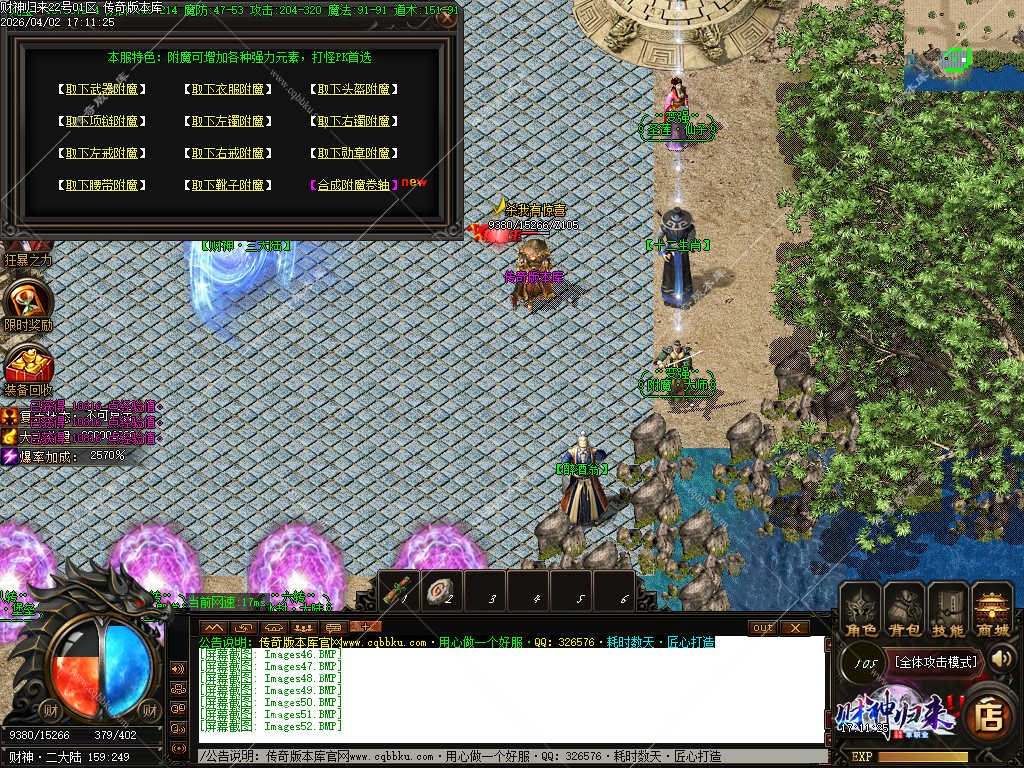Viewport: 1024px width, 768px height.
Task: Choose 取下衣服附魔 in the dialog
Action: (228, 89)
